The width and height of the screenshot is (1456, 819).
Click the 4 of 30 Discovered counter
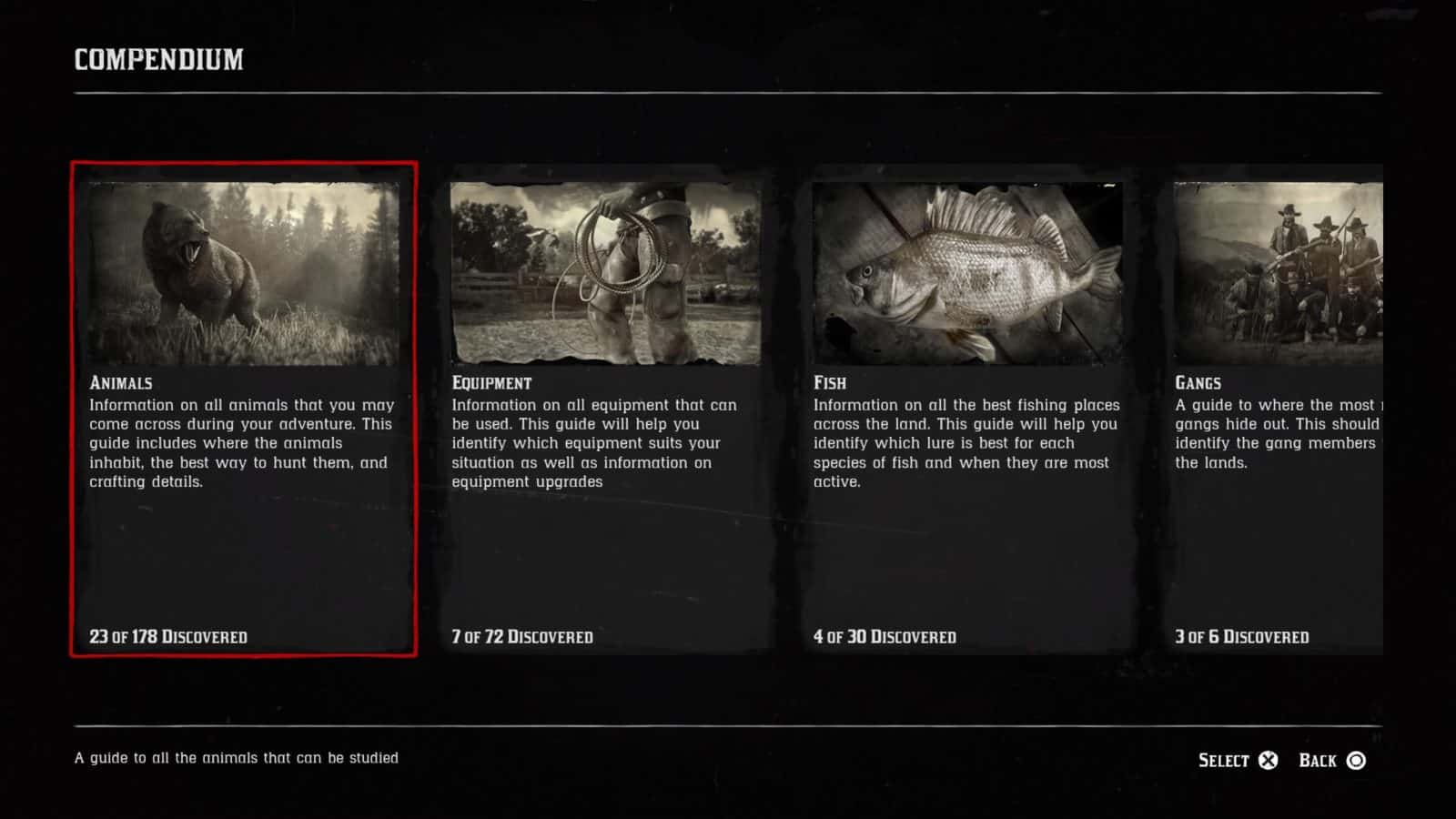tap(884, 637)
